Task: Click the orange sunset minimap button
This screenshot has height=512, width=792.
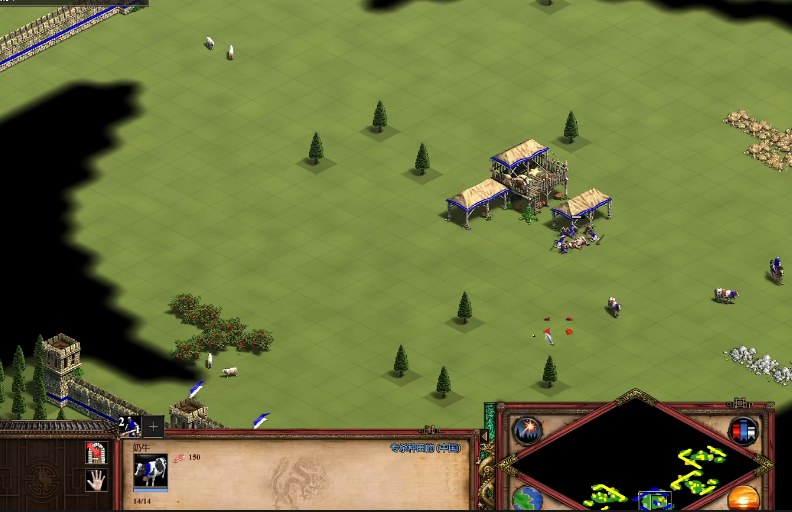Action: point(743,499)
